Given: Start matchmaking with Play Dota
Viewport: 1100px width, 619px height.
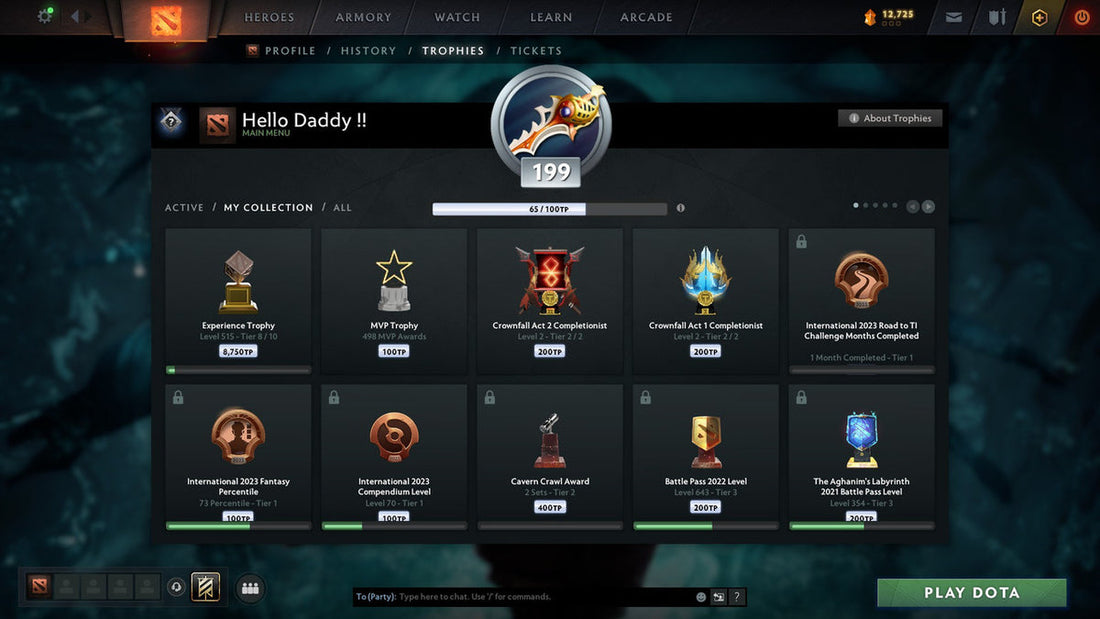Looking at the screenshot, I should click(x=971, y=593).
